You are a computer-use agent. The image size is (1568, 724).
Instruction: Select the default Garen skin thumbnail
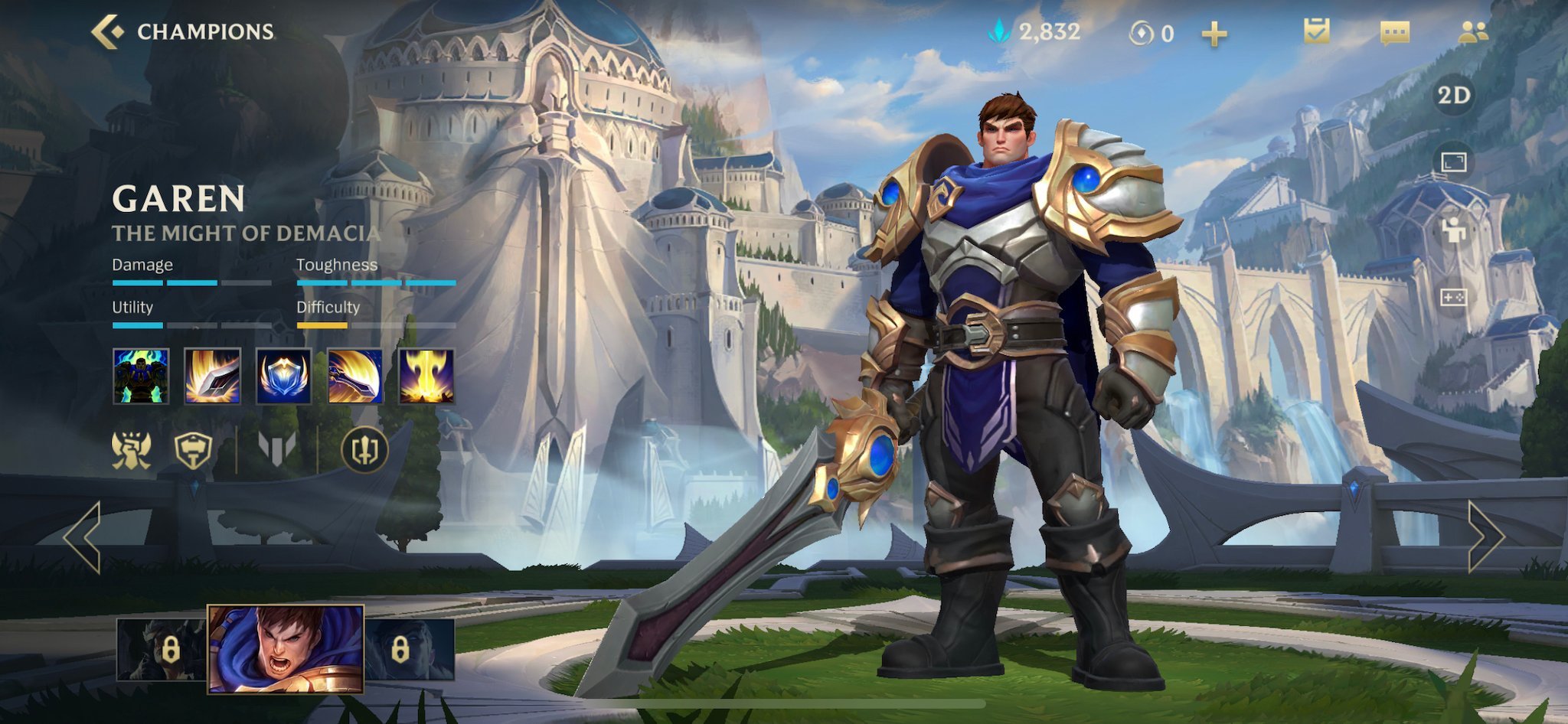click(286, 649)
